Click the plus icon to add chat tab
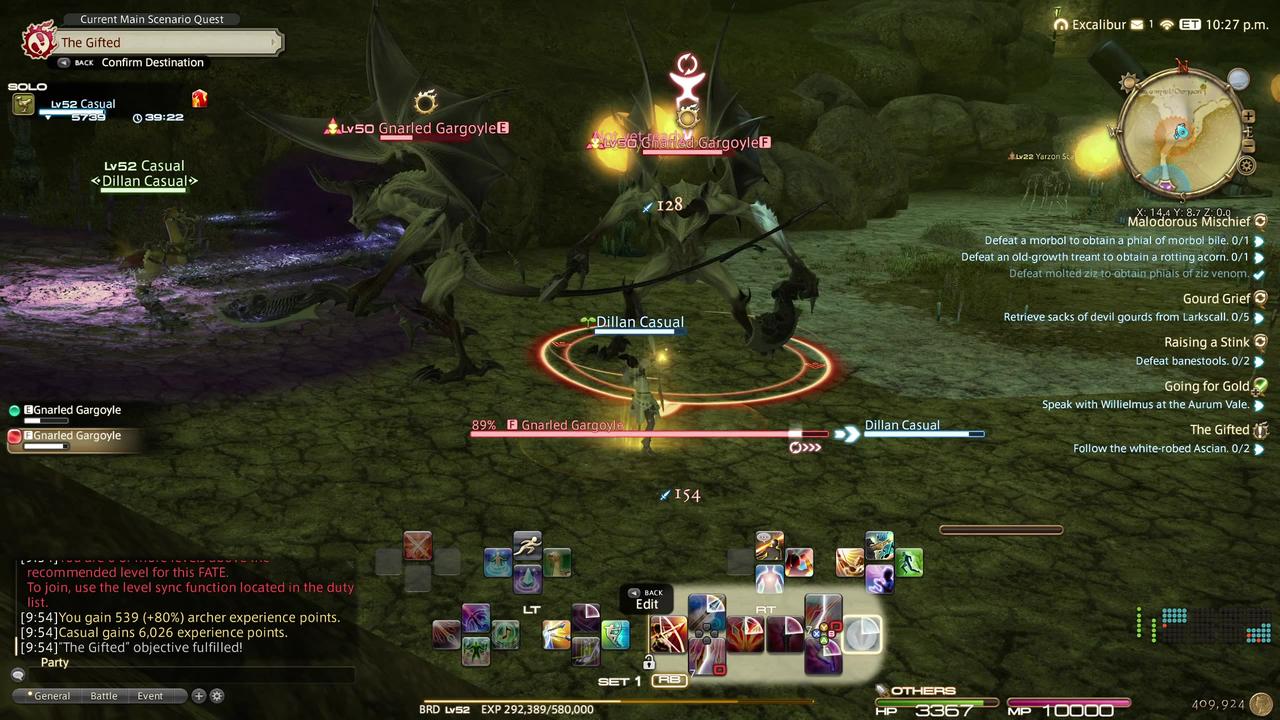This screenshot has height=720, width=1280. click(198, 695)
